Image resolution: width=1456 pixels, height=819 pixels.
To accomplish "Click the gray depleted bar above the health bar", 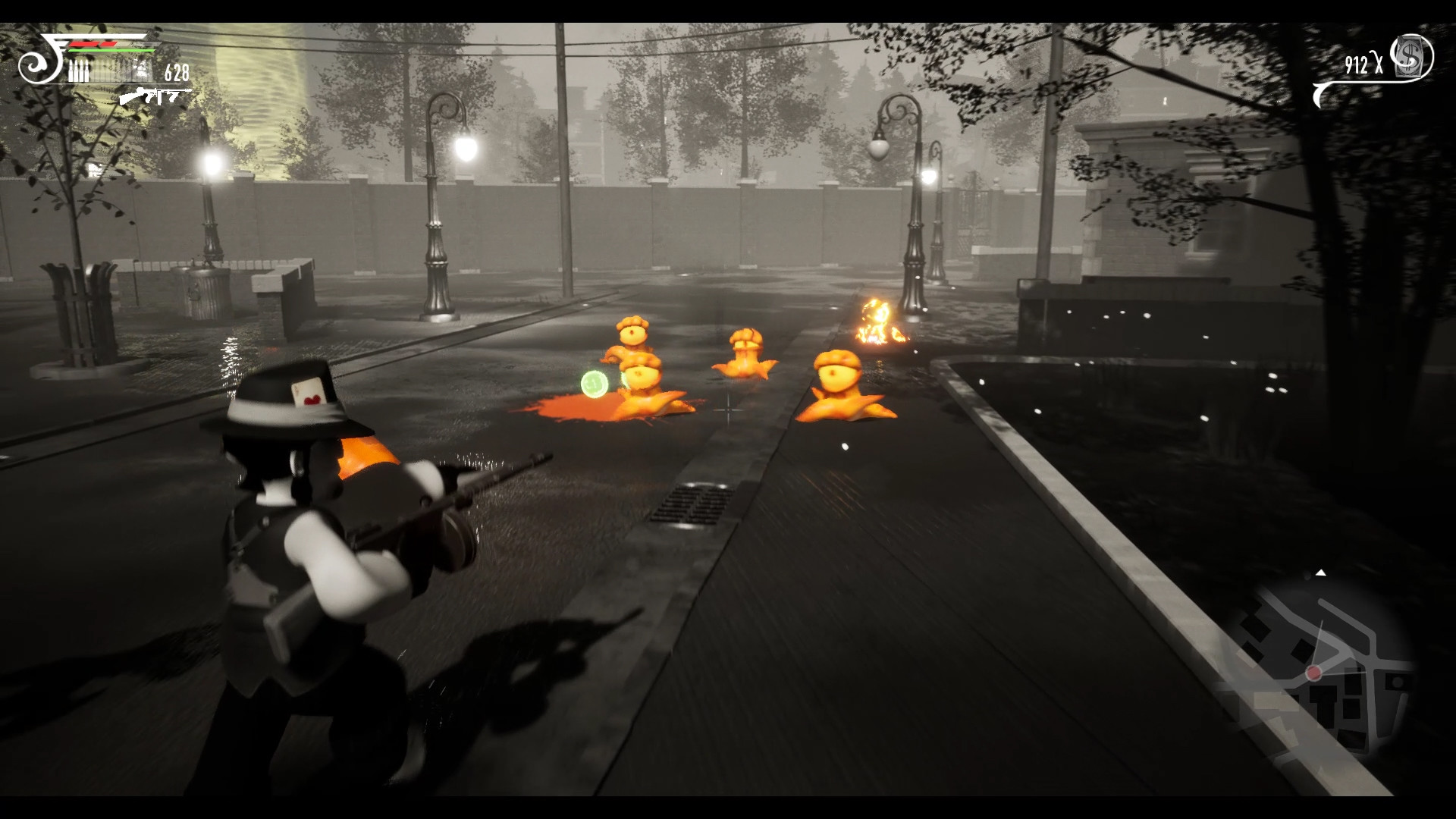I will click(x=146, y=44).
